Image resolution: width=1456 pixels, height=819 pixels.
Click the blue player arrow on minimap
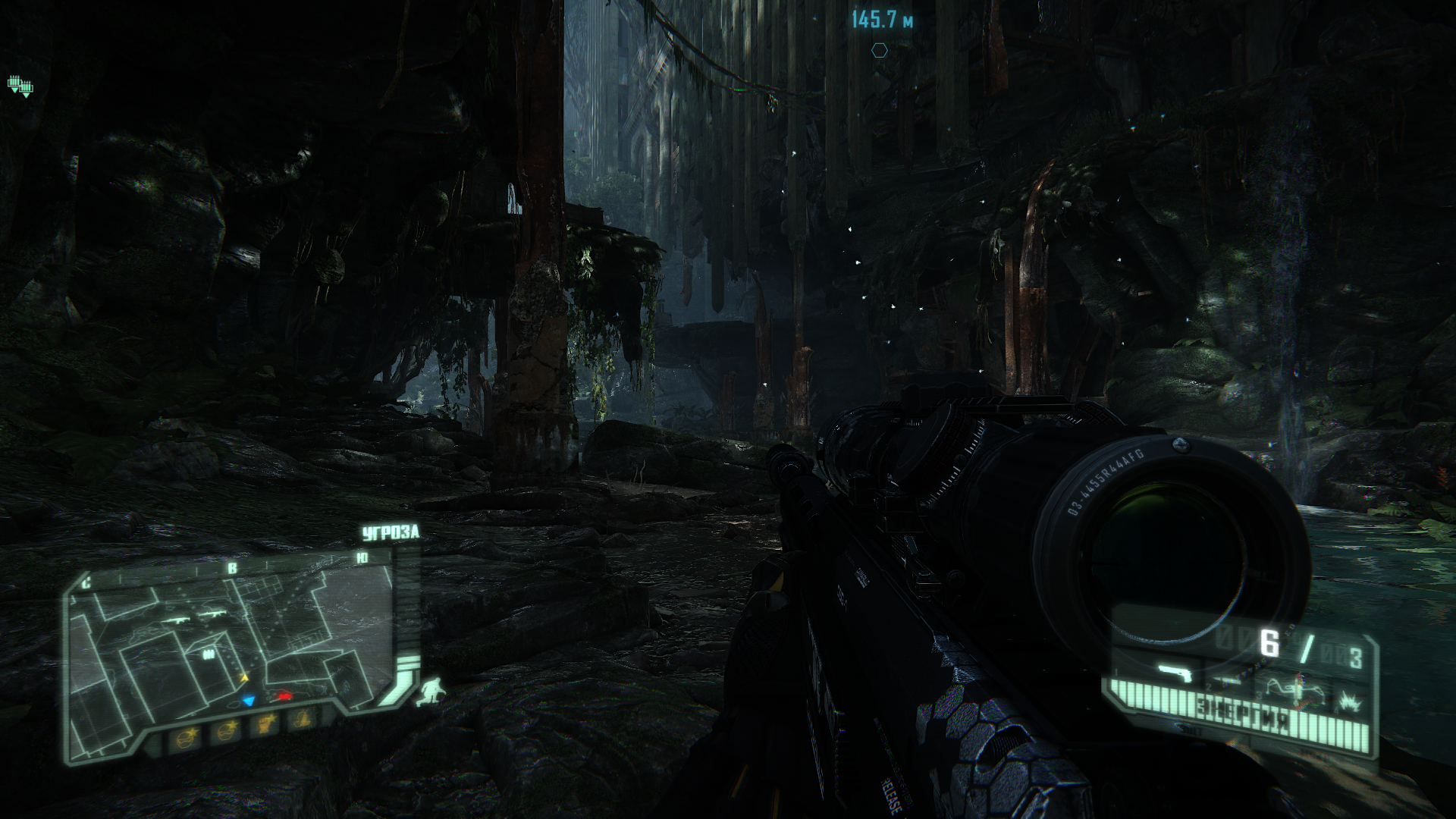click(x=248, y=701)
